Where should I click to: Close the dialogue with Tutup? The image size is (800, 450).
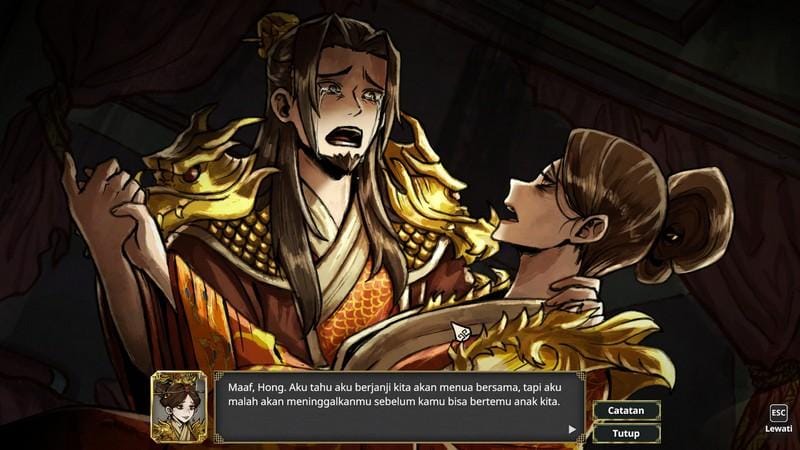click(626, 433)
